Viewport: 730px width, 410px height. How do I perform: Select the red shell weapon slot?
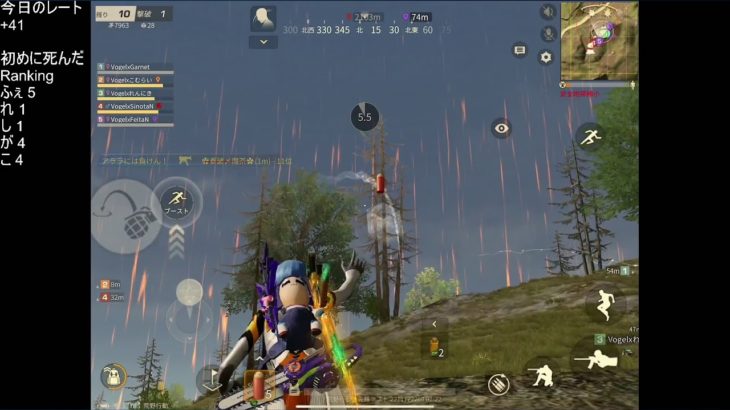[x=258, y=386]
